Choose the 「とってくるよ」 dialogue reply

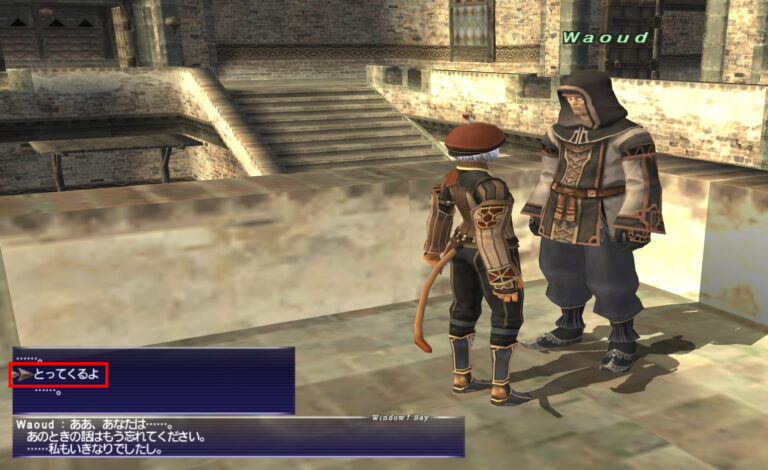tap(66, 375)
